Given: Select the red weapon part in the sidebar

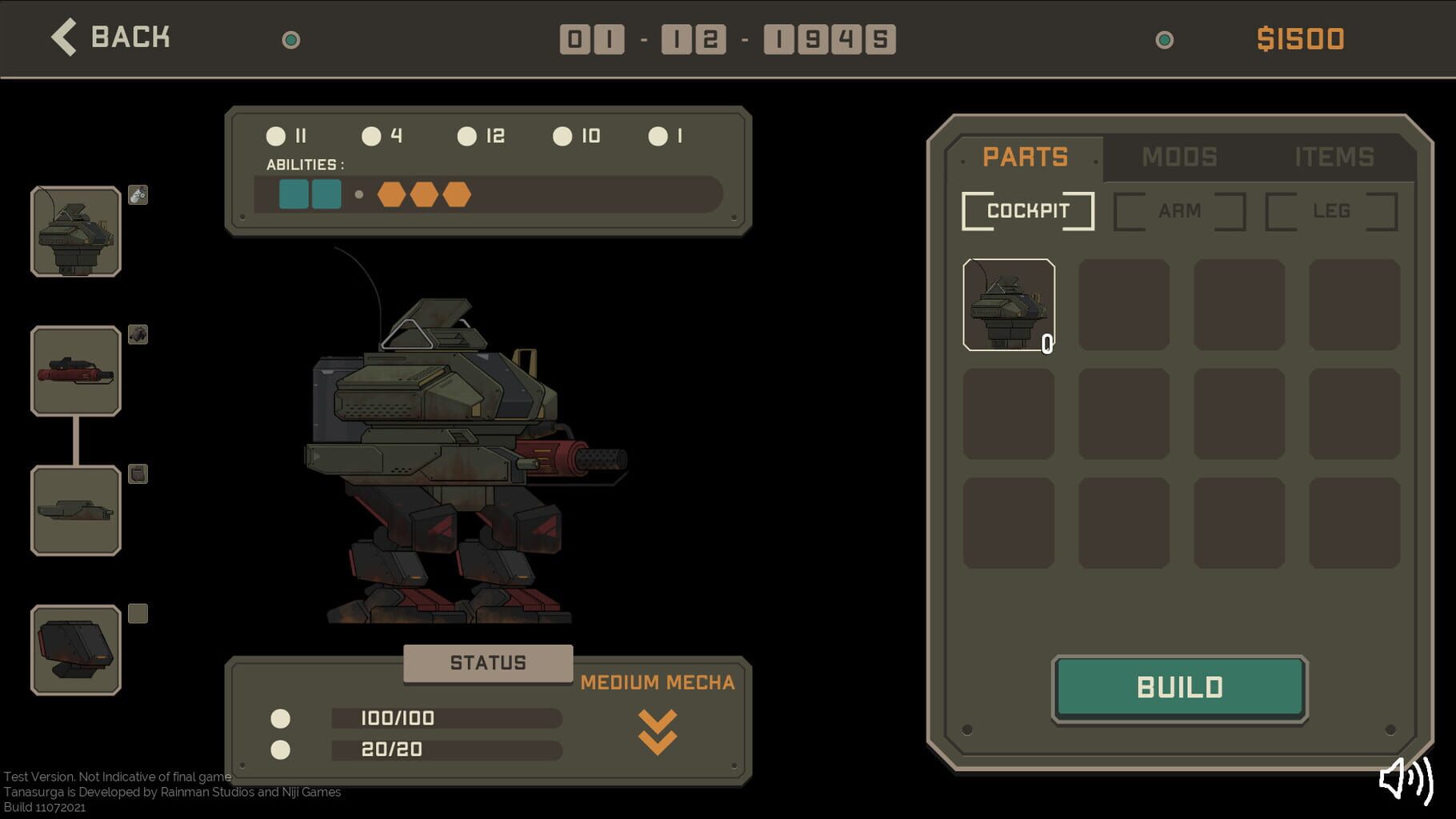Looking at the screenshot, I should [75, 372].
